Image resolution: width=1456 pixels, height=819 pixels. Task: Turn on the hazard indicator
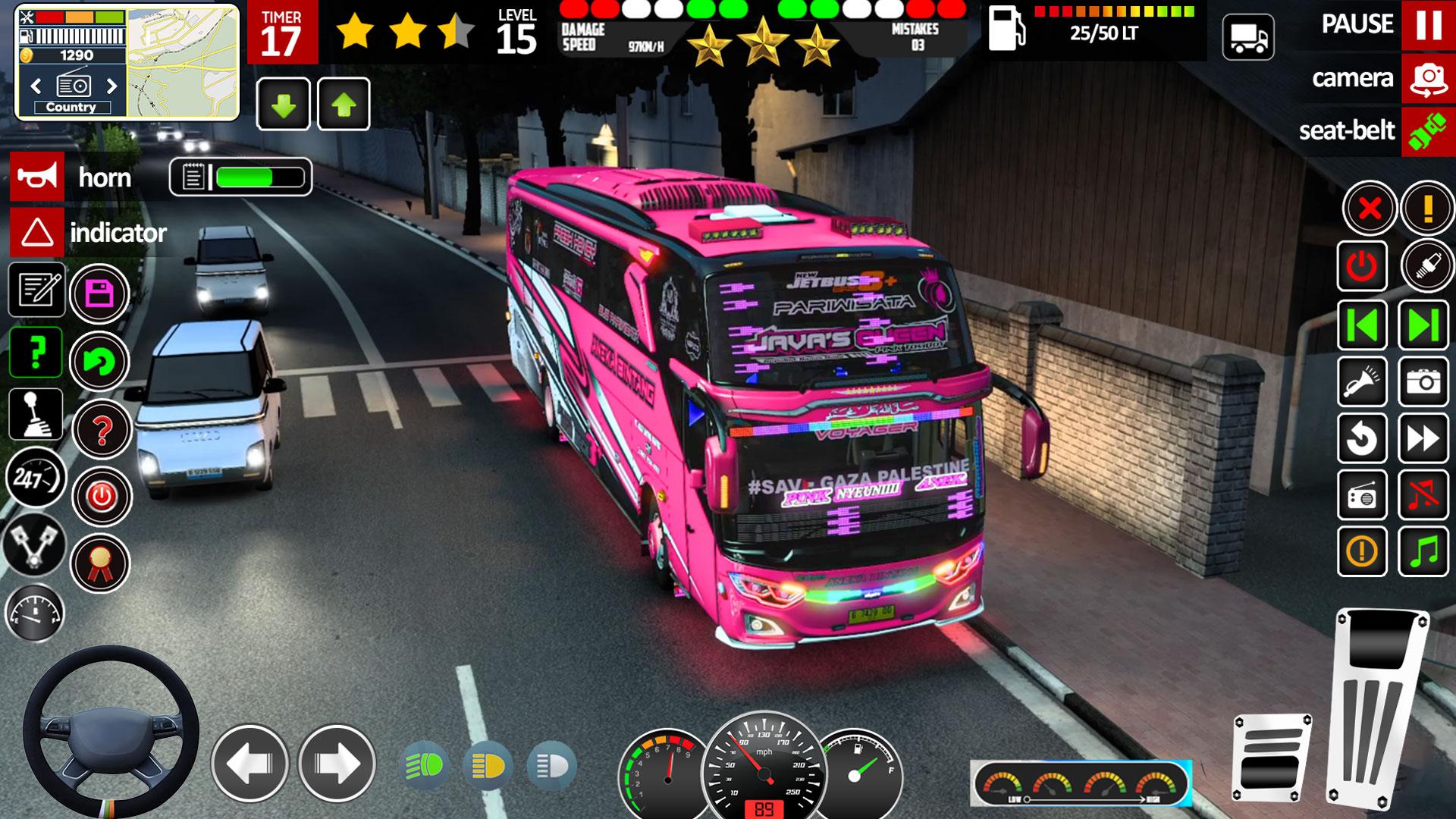point(36,233)
